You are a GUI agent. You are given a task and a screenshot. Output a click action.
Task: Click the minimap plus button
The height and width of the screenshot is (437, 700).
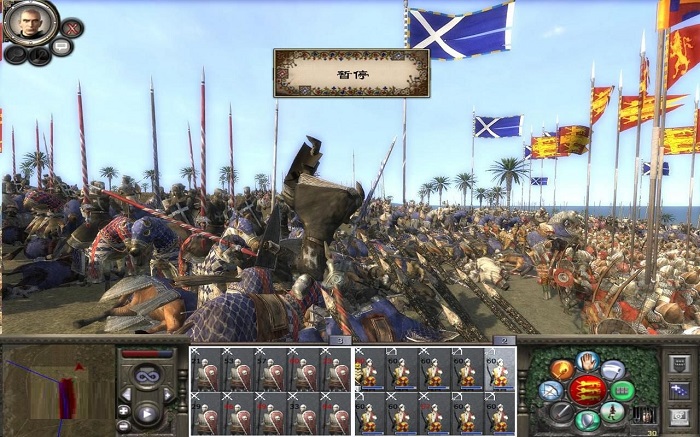click(x=124, y=411)
